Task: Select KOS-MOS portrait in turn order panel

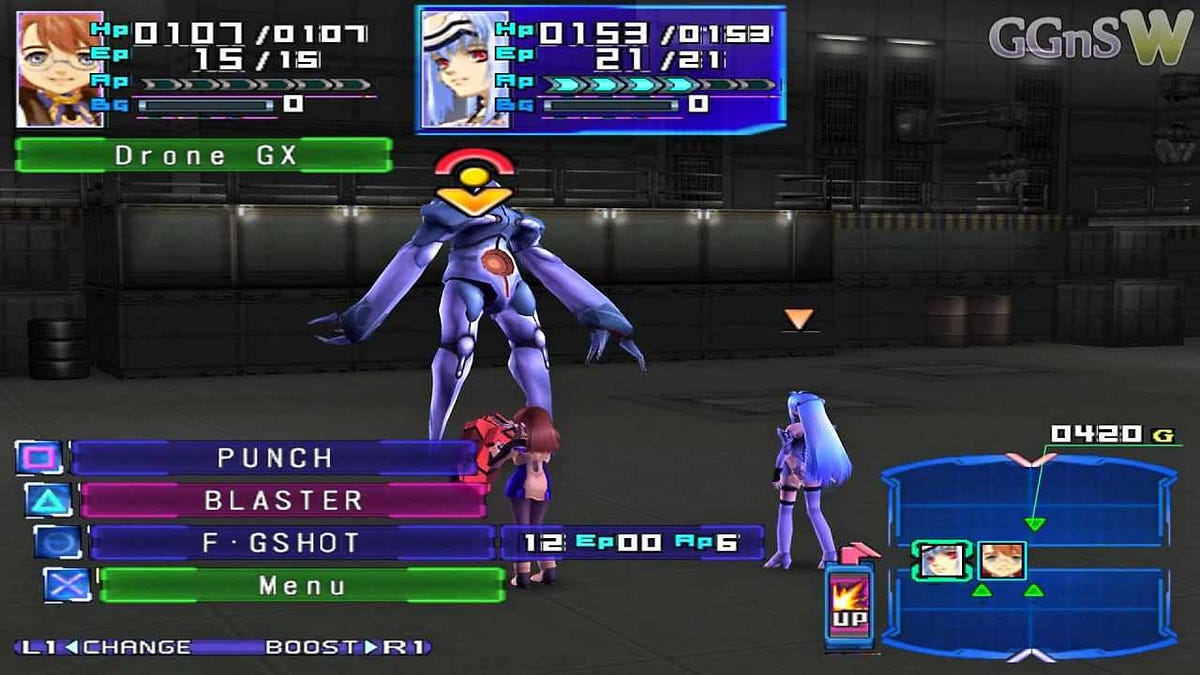Action: pos(941,561)
